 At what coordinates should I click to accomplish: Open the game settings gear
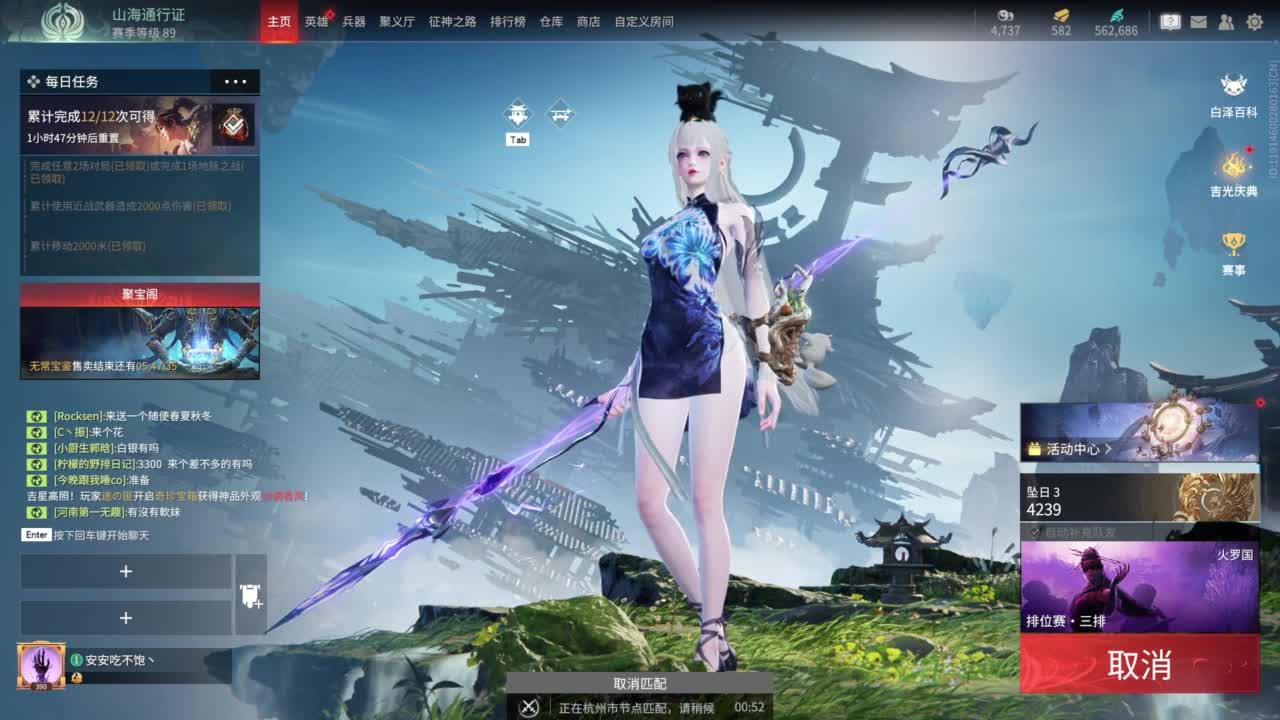coord(1253,20)
